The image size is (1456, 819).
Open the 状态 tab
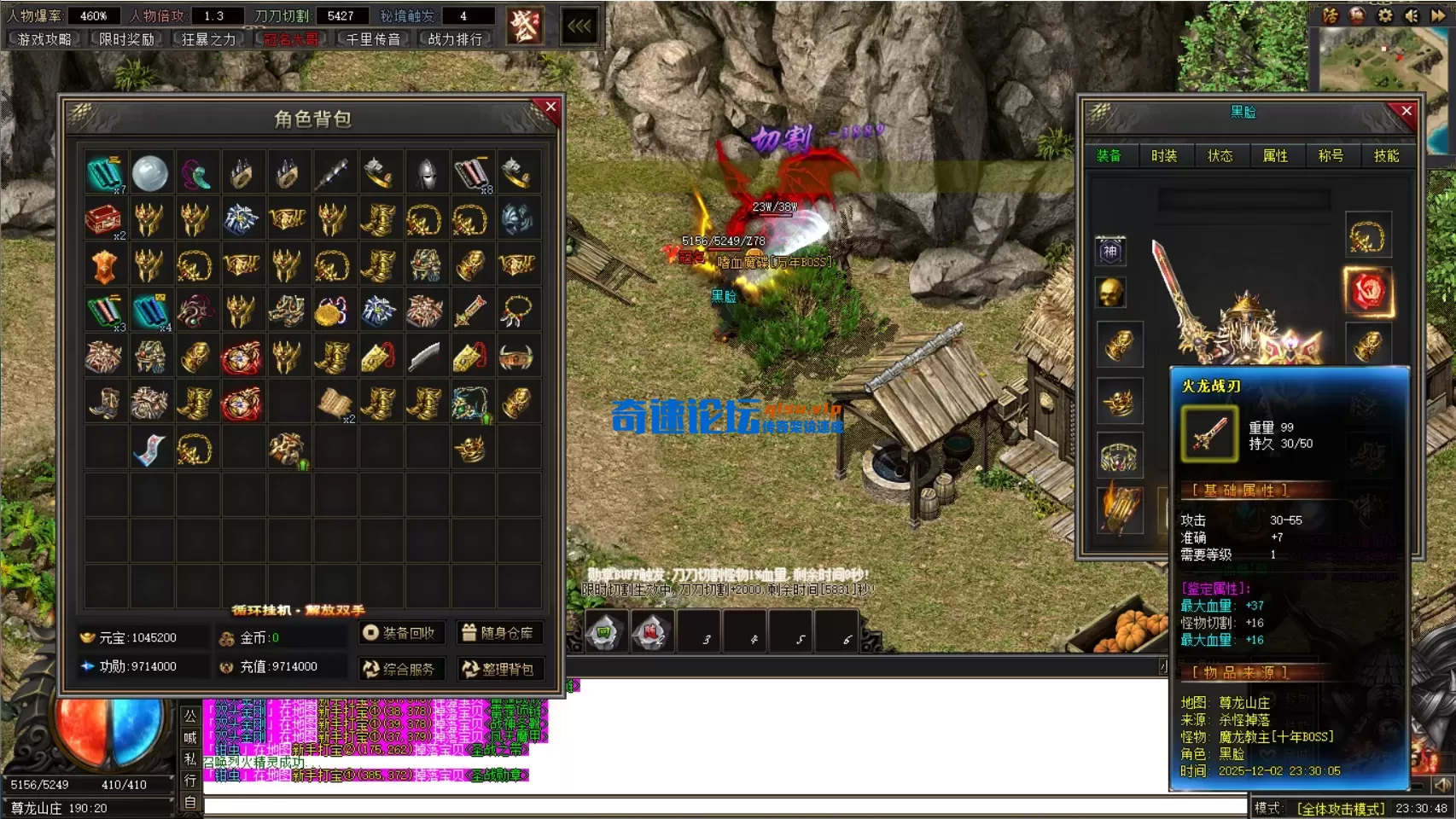point(1220,155)
